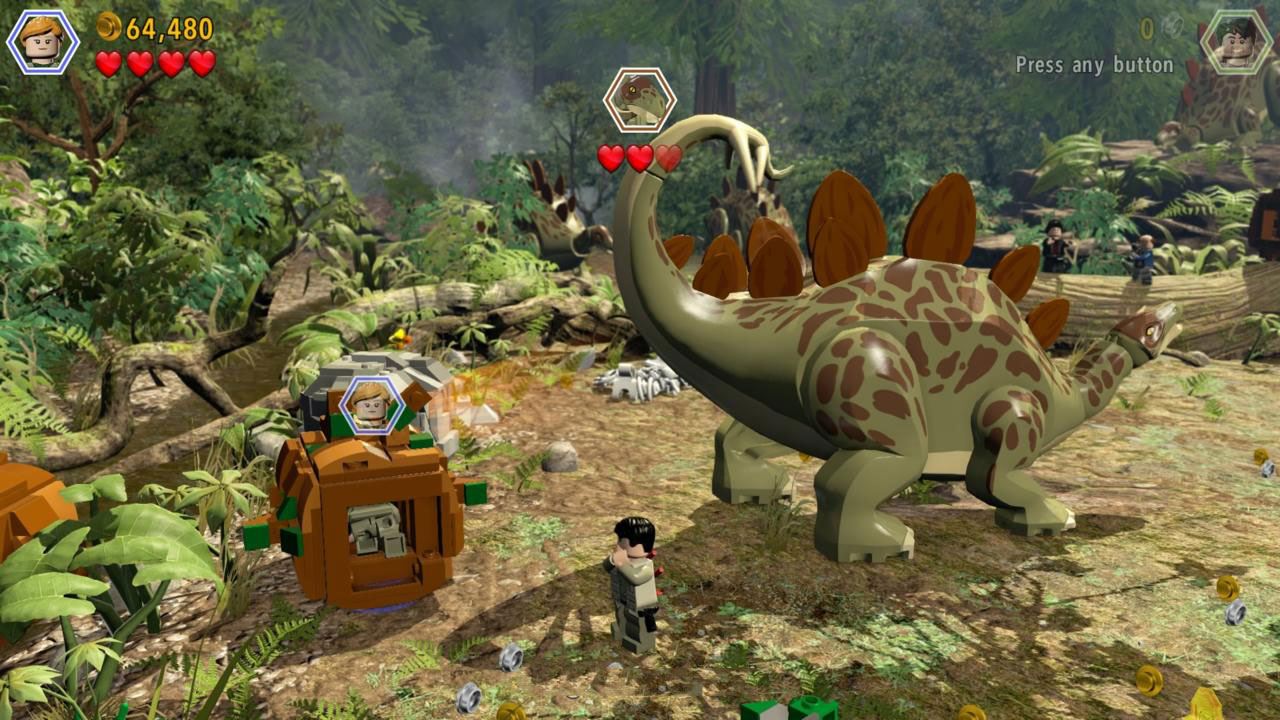Choose the blonde character marker above the crate
The width and height of the screenshot is (1280, 720).
[x=371, y=406]
